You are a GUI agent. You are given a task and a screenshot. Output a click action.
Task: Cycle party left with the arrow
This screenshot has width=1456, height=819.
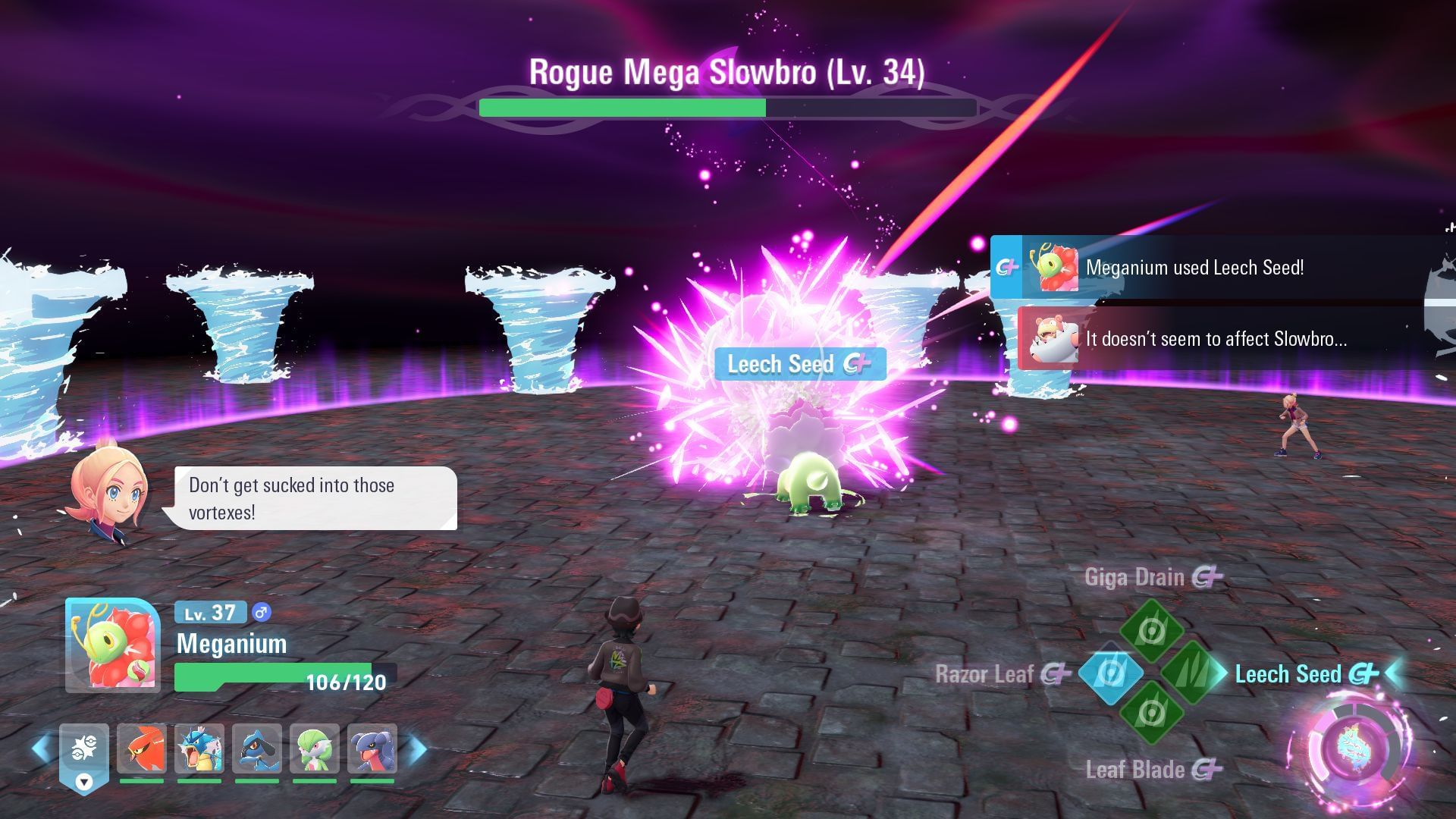coord(42,748)
